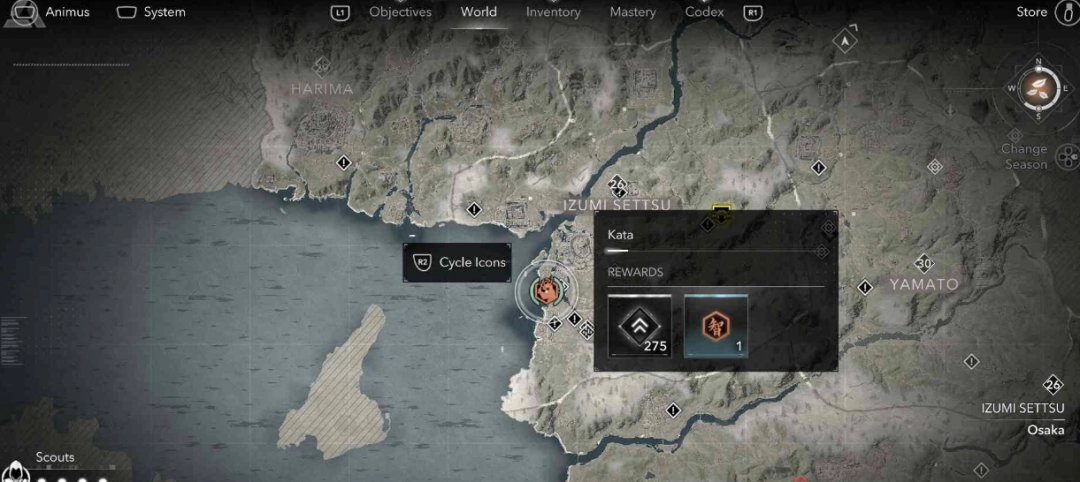Image resolution: width=1080 pixels, height=482 pixels.
Task: Open the Scouts panel
Action: [55, 458]
